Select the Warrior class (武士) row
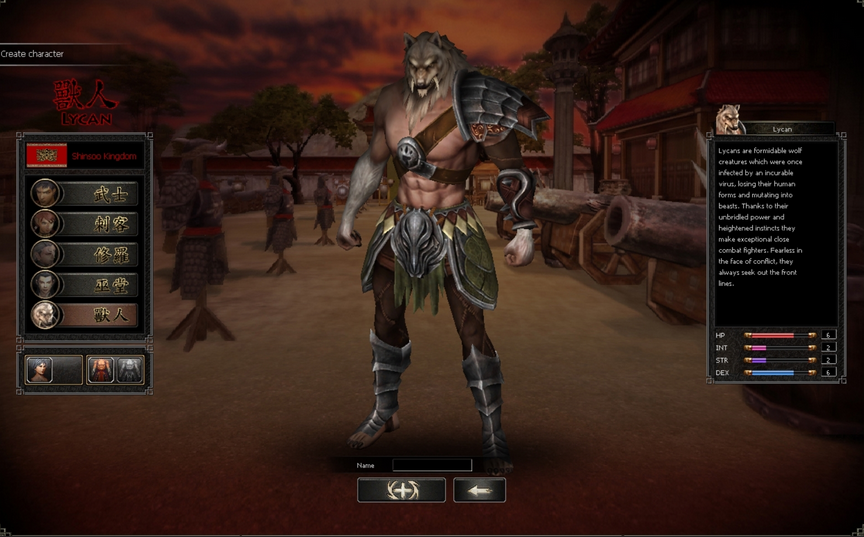This screenshot has width=864, height=537. 85,193
